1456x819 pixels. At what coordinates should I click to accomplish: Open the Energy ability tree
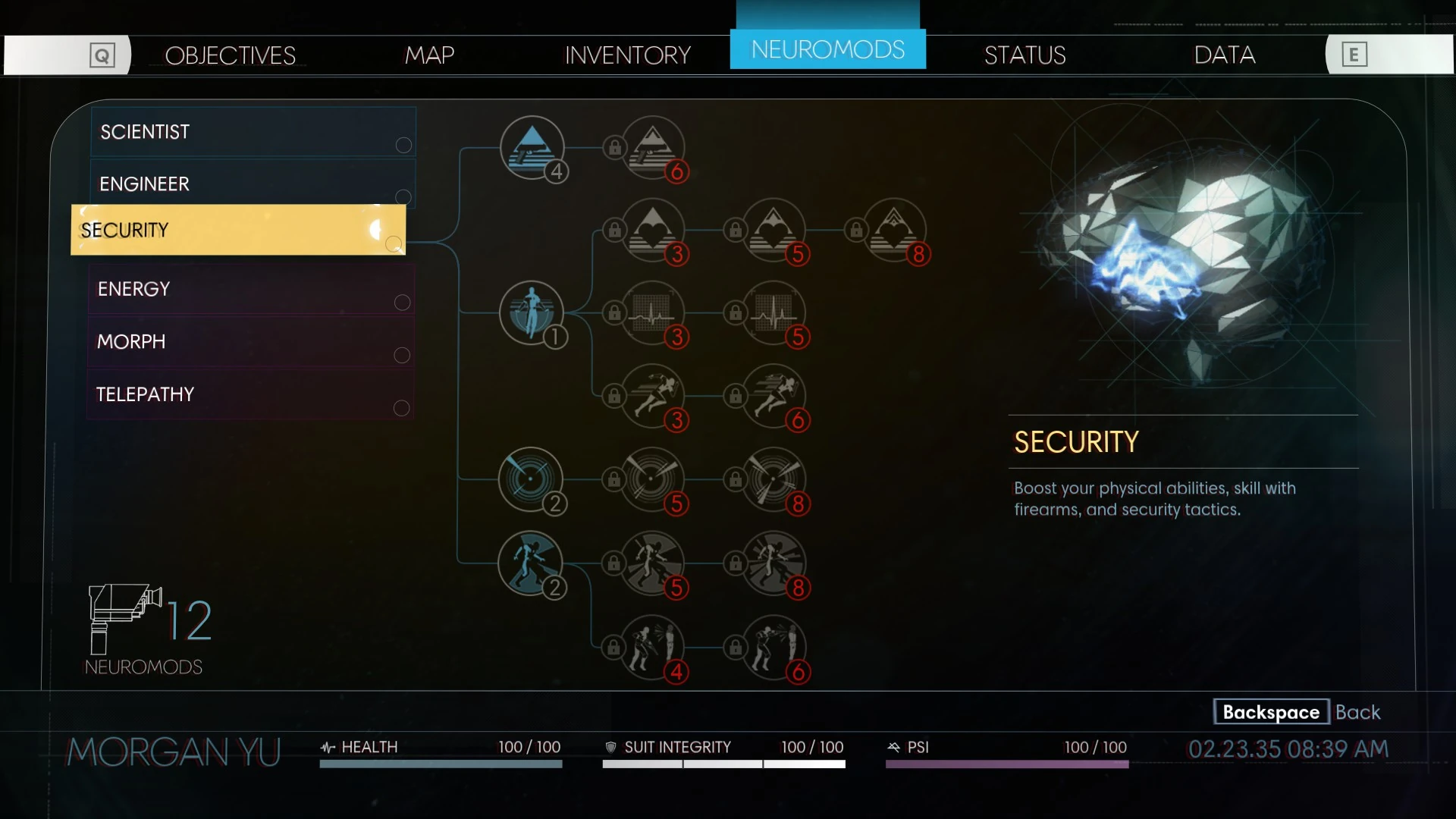[251, 289]
